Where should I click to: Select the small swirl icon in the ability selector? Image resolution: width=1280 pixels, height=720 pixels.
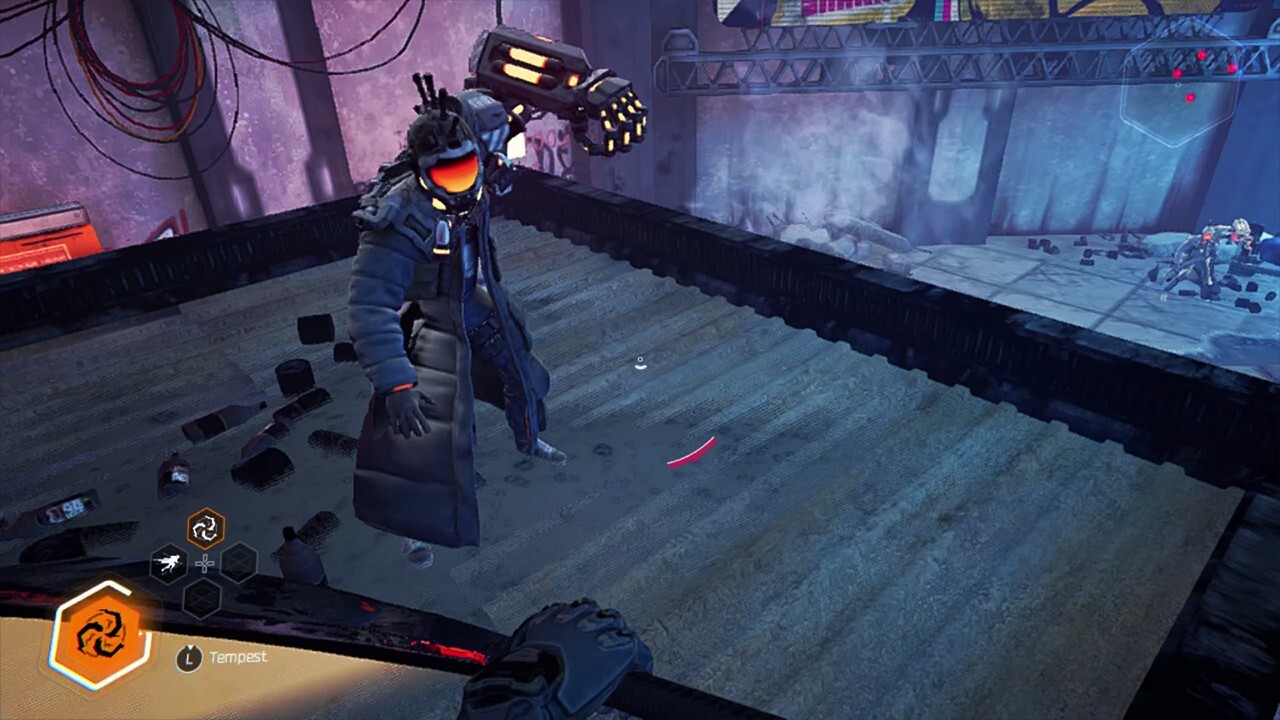tap(206, 528)
